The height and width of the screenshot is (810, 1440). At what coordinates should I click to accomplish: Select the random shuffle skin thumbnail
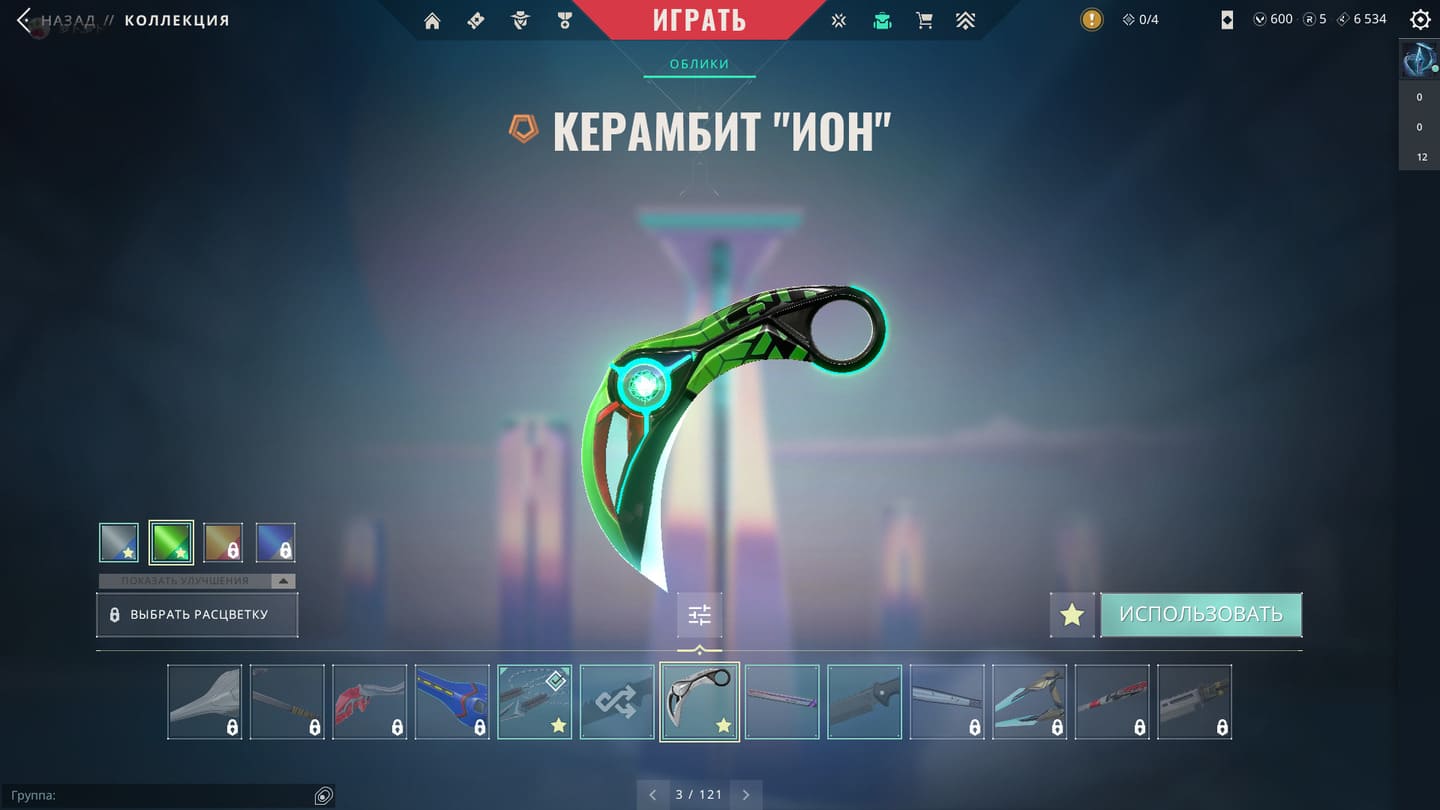(x=617, y=702)
